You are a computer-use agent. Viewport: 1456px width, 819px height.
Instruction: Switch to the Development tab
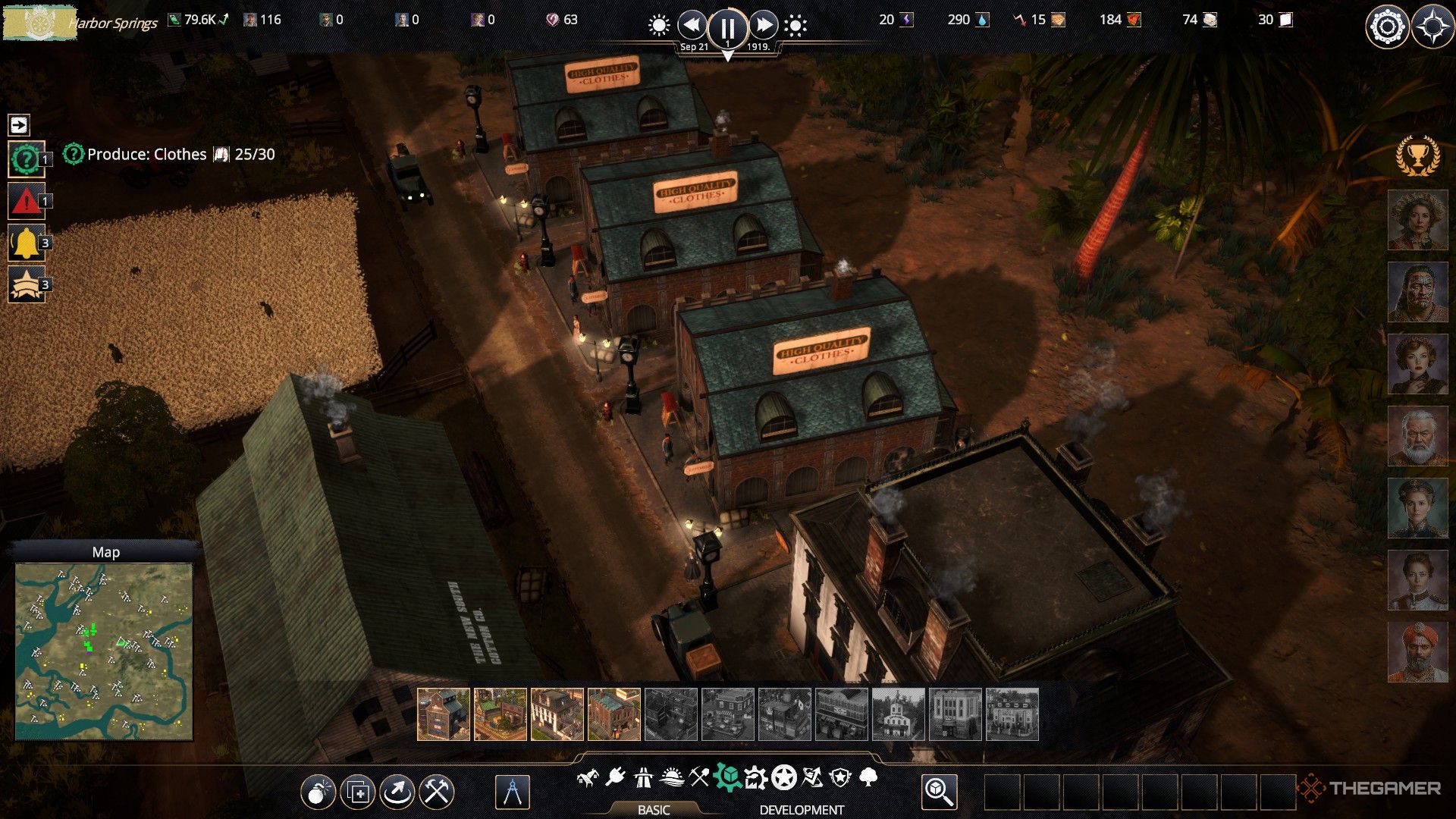coord(802,810)
